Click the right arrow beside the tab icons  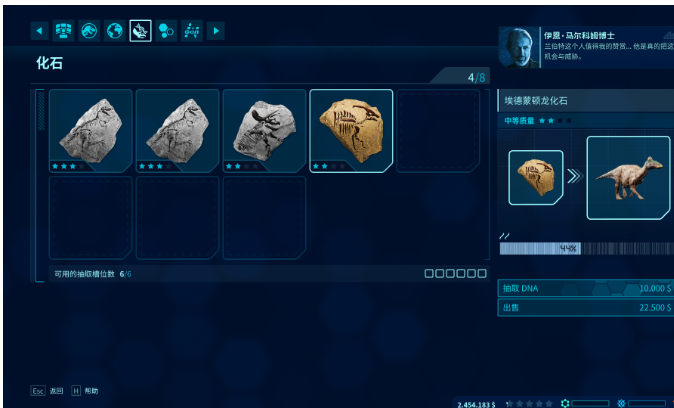(216, 31)
